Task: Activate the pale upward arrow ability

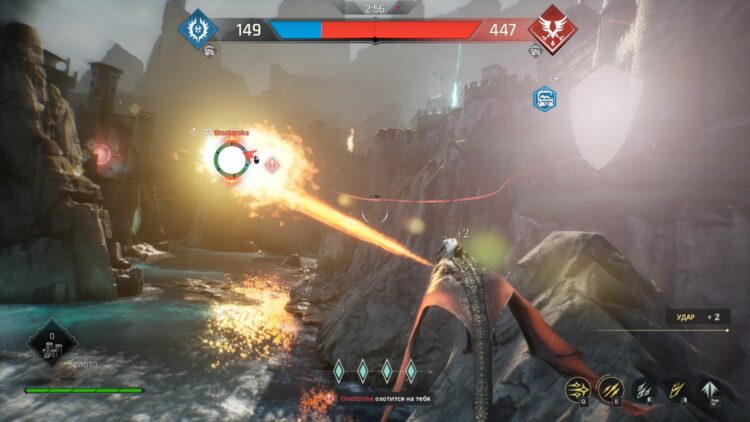Action: point(711,389)
